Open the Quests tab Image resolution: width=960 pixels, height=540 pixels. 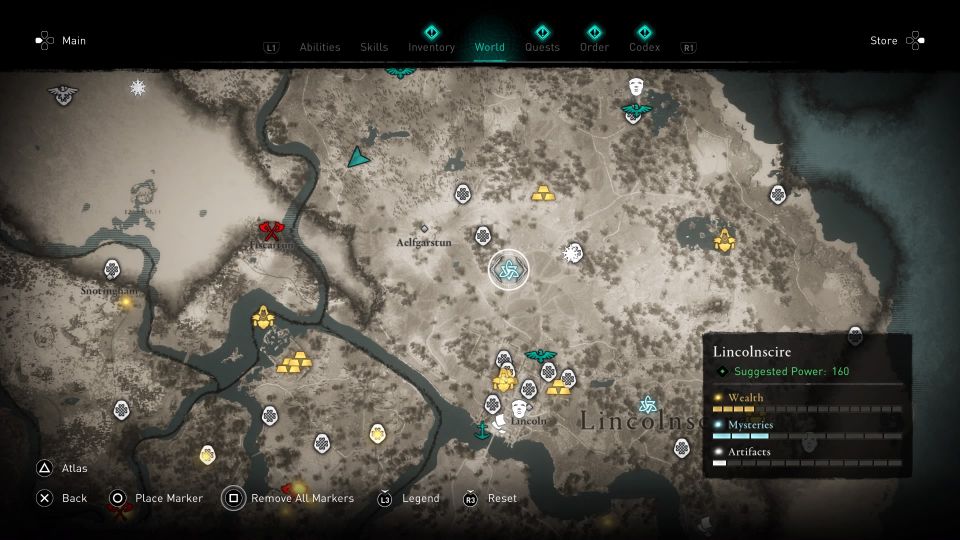click(542, 46)
